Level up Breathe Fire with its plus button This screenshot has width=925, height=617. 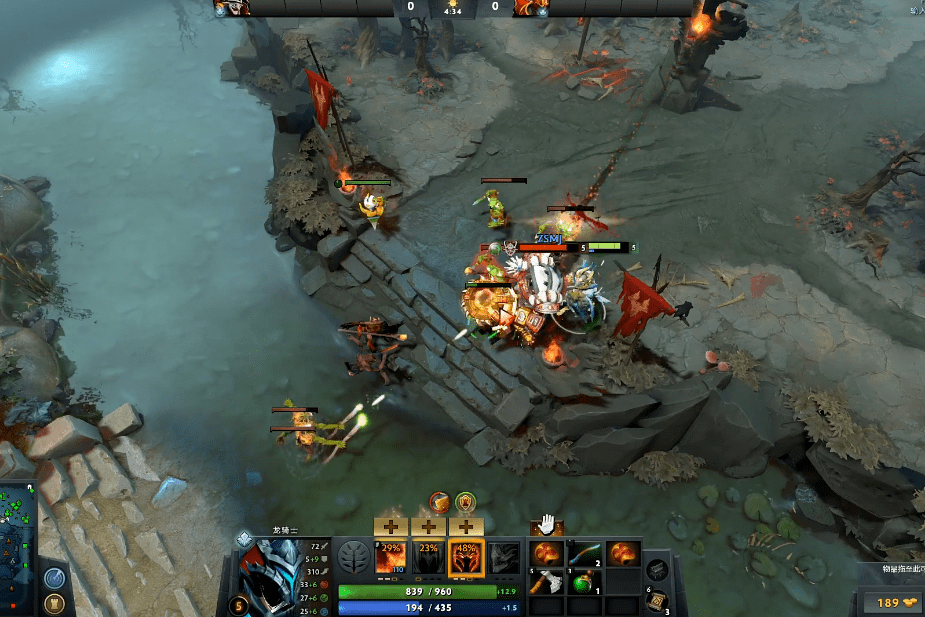pos(390,526)
